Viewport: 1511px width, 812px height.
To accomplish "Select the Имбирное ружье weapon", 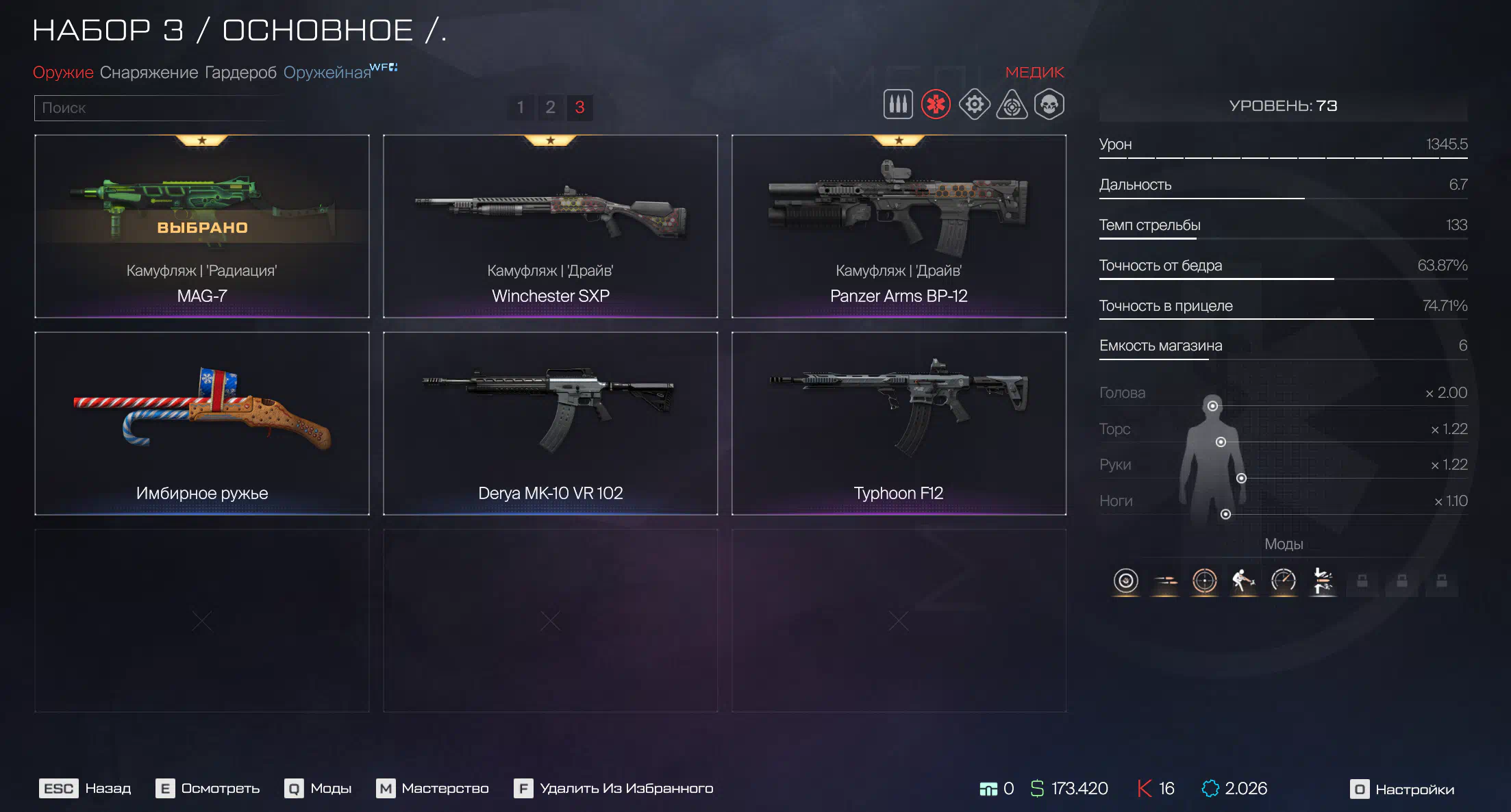I will pos(202,423).
